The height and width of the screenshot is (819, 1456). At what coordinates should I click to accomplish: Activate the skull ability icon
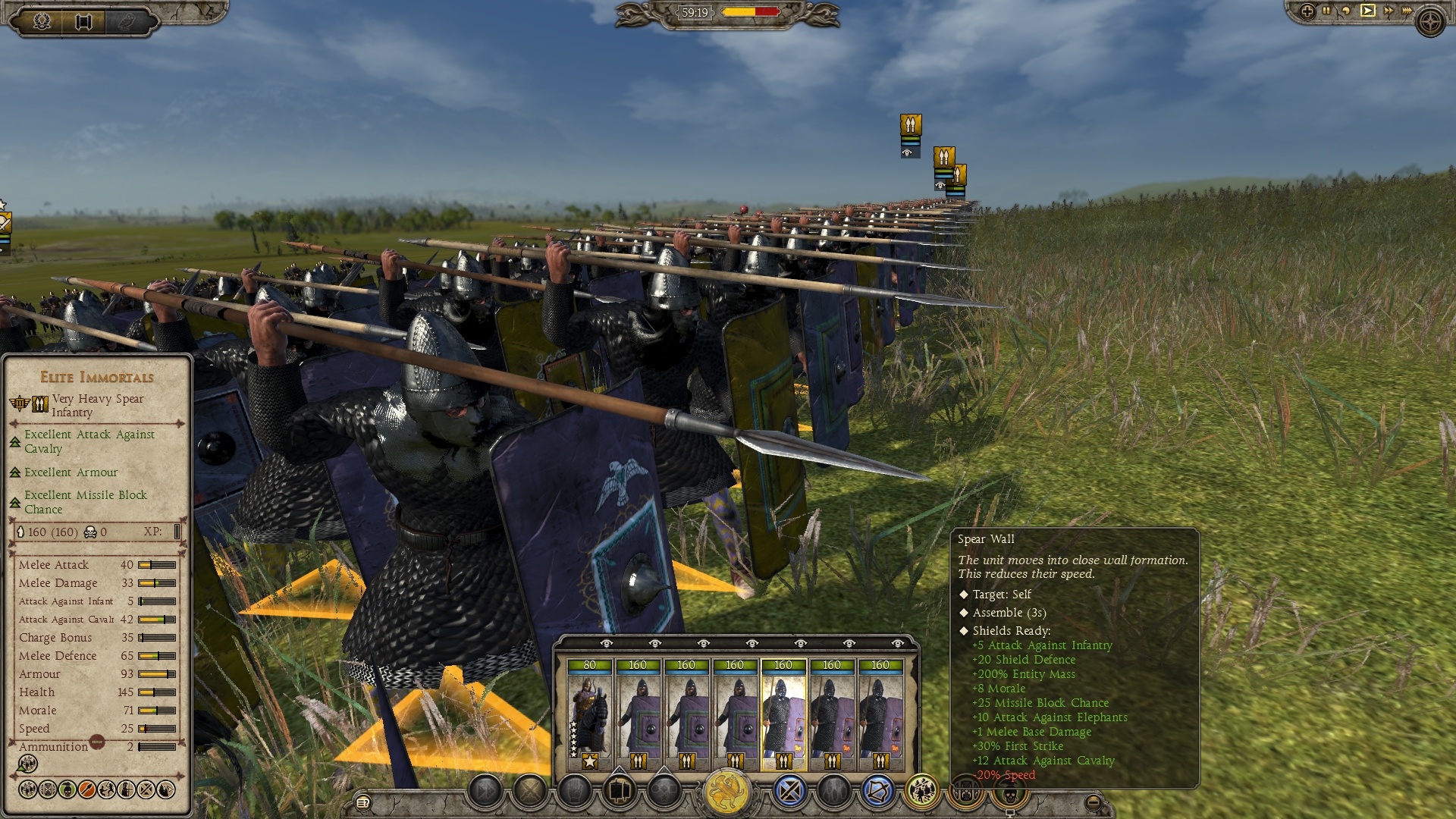click(x=1009, y=794)
